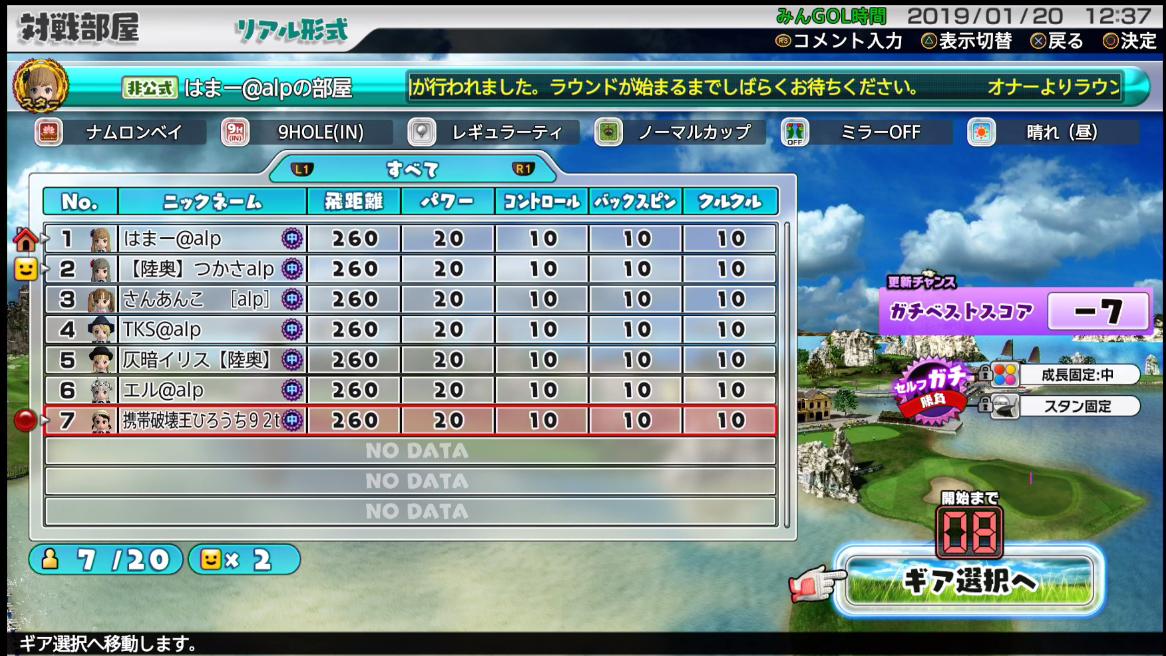The width and height of the screenshot is (1166, 656).
Task: Go to gear selection with ギア選択へ
Action: pos(968,580)
